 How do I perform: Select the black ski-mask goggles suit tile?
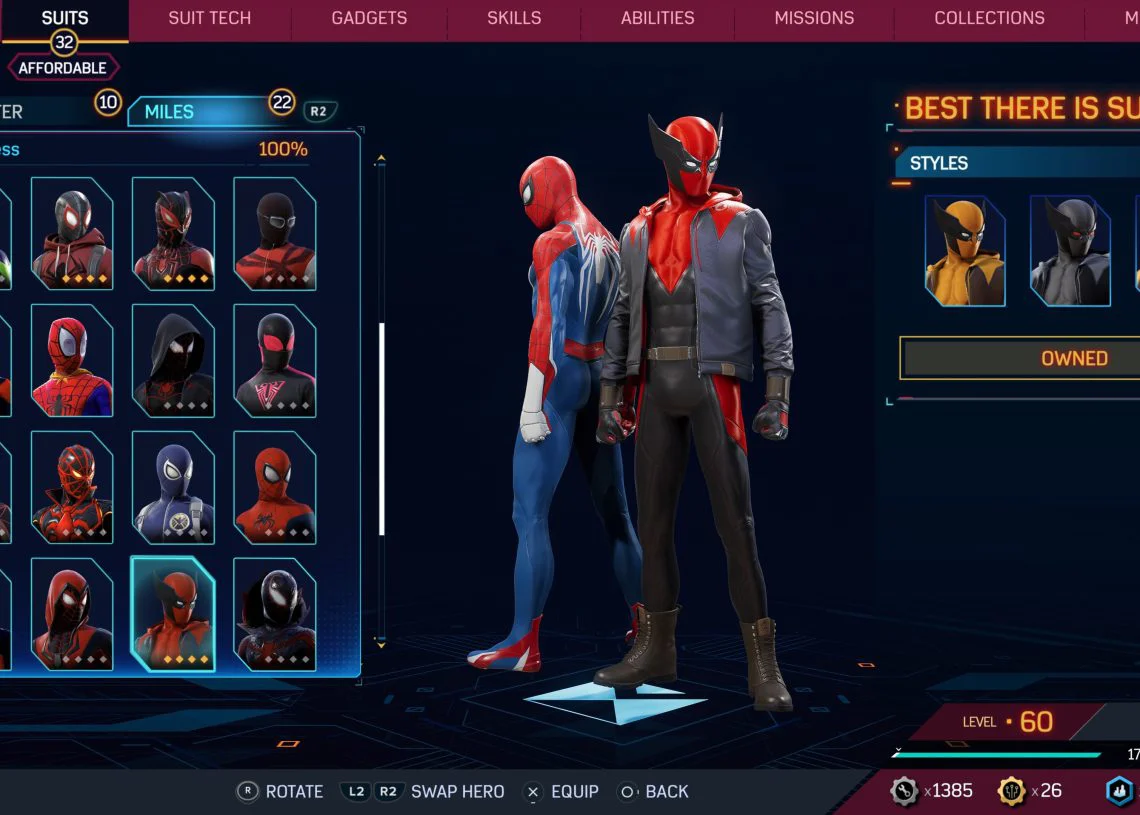(x=274, y=233)
